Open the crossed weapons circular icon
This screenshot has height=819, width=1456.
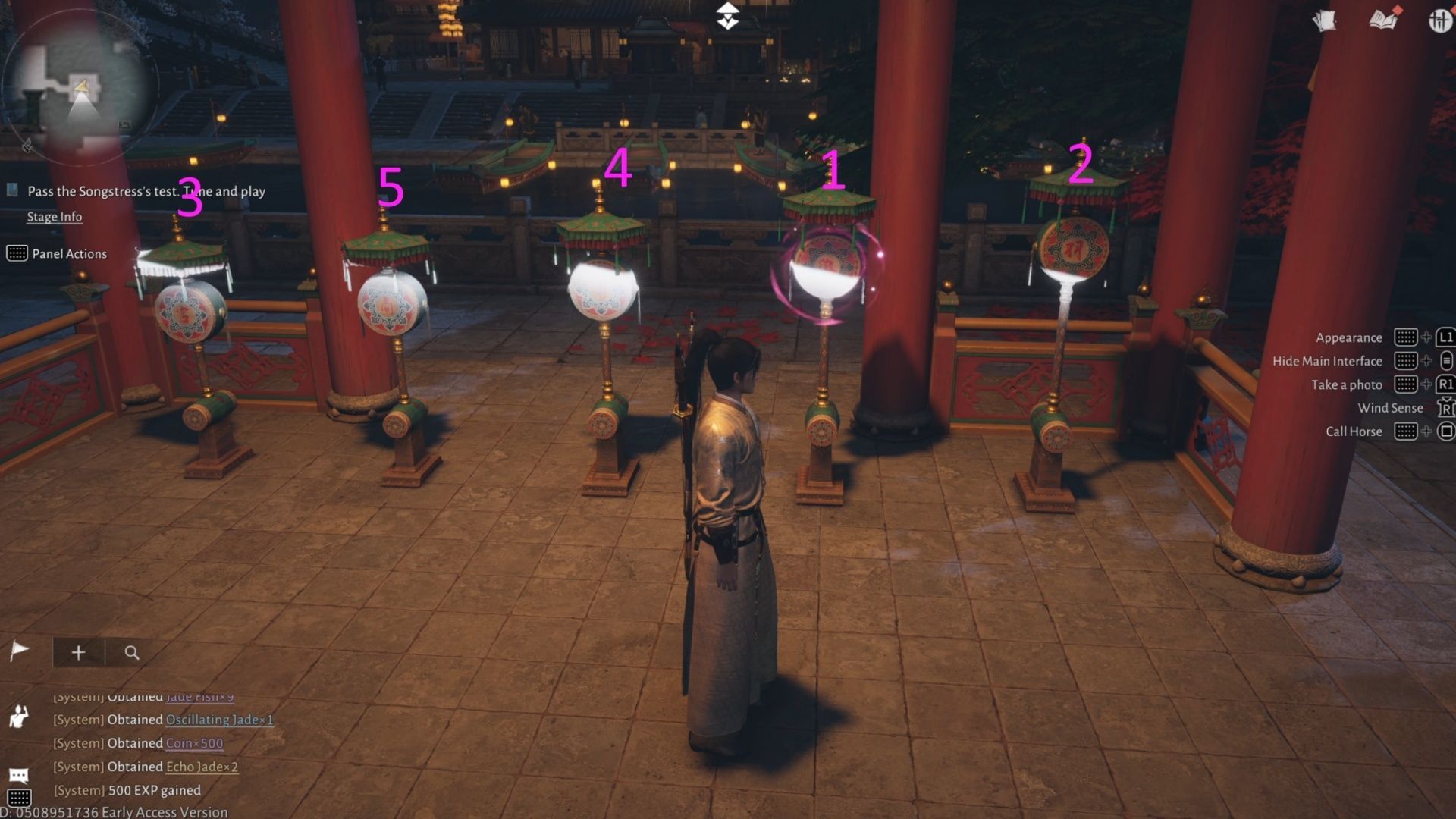pyautogui.click(x=1441, y=20)
